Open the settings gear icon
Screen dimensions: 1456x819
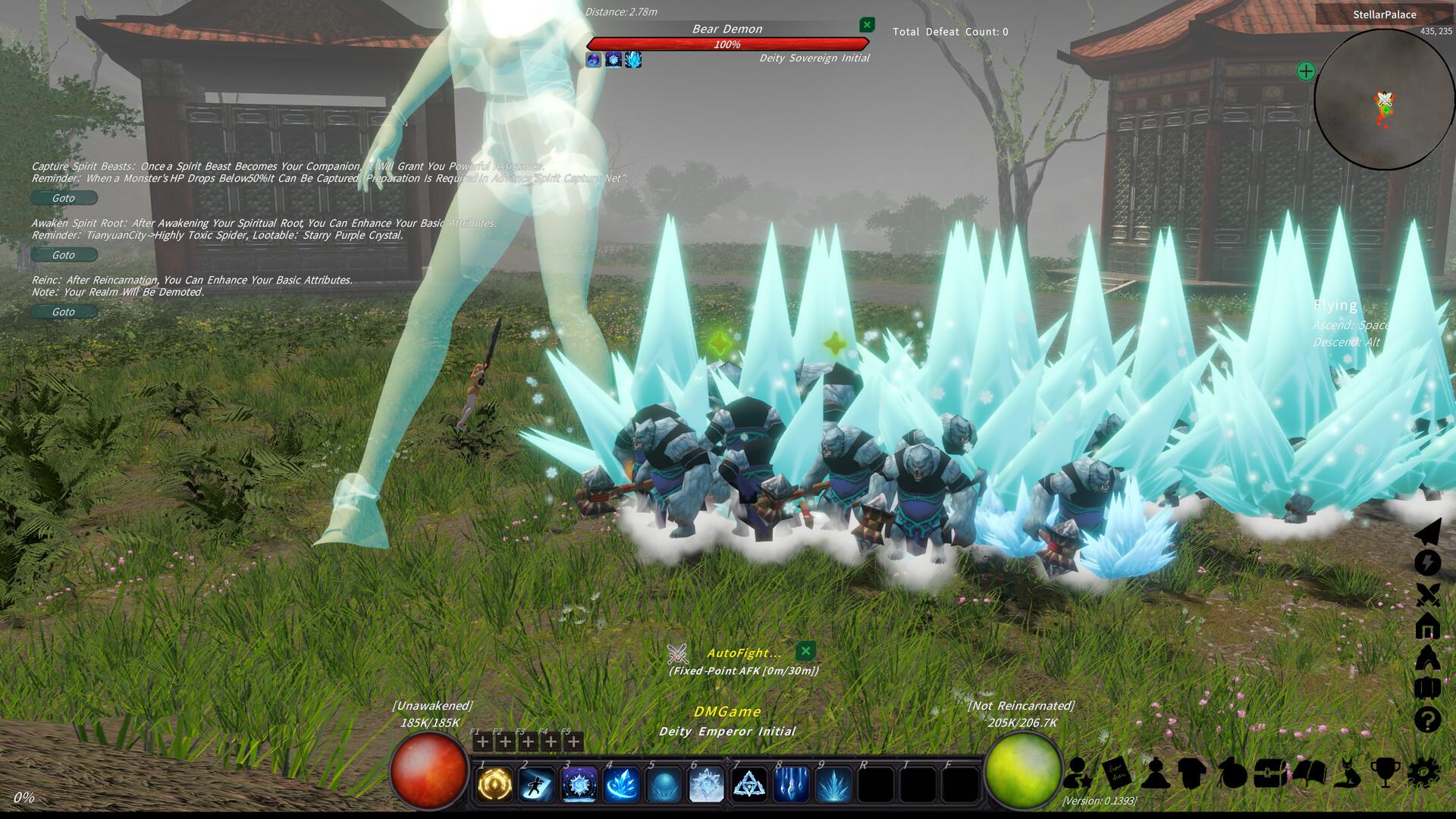[x=1423, y=773]
